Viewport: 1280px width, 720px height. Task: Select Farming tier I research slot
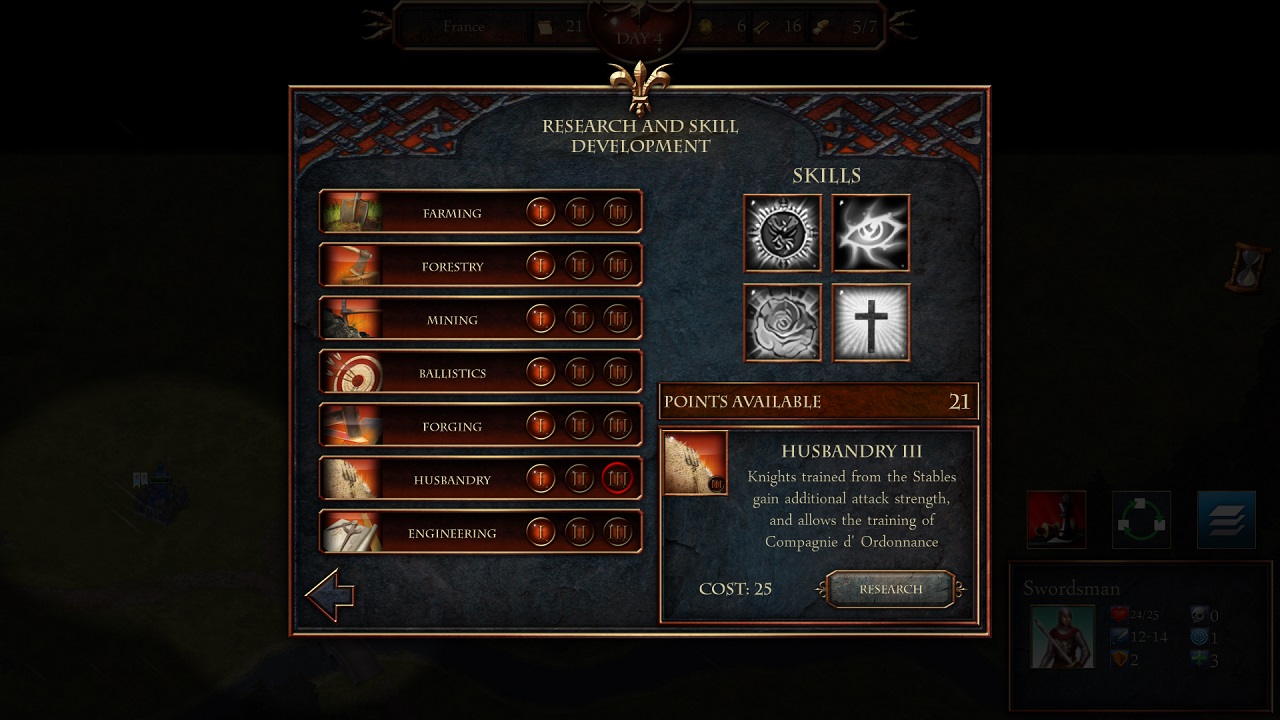point(541,211)
